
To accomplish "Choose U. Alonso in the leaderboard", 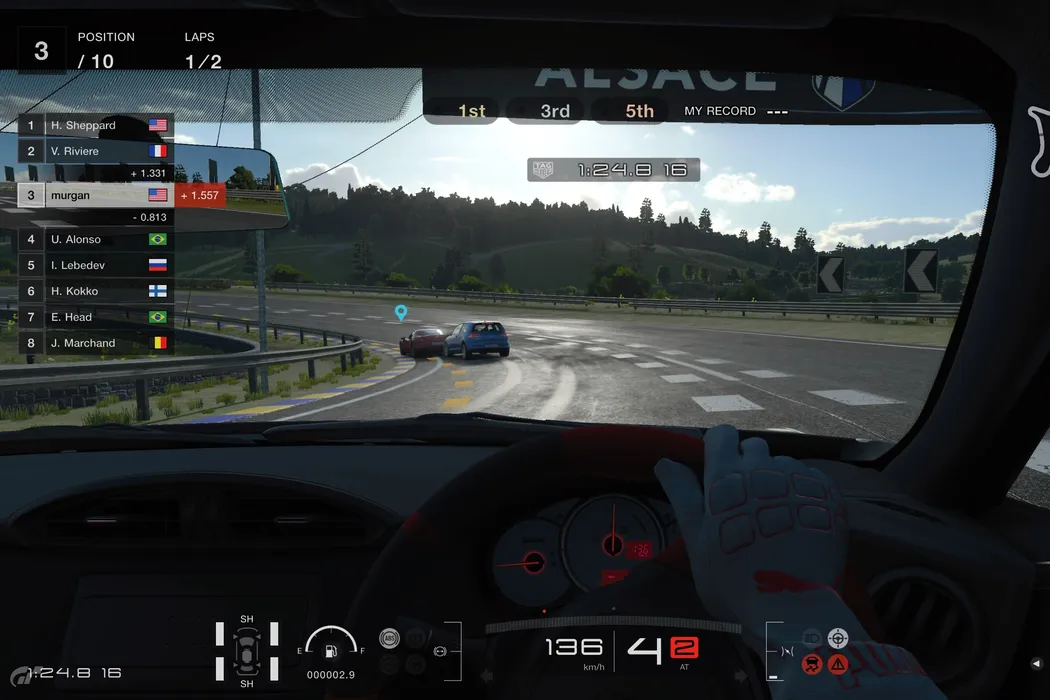I will [96, 240].
